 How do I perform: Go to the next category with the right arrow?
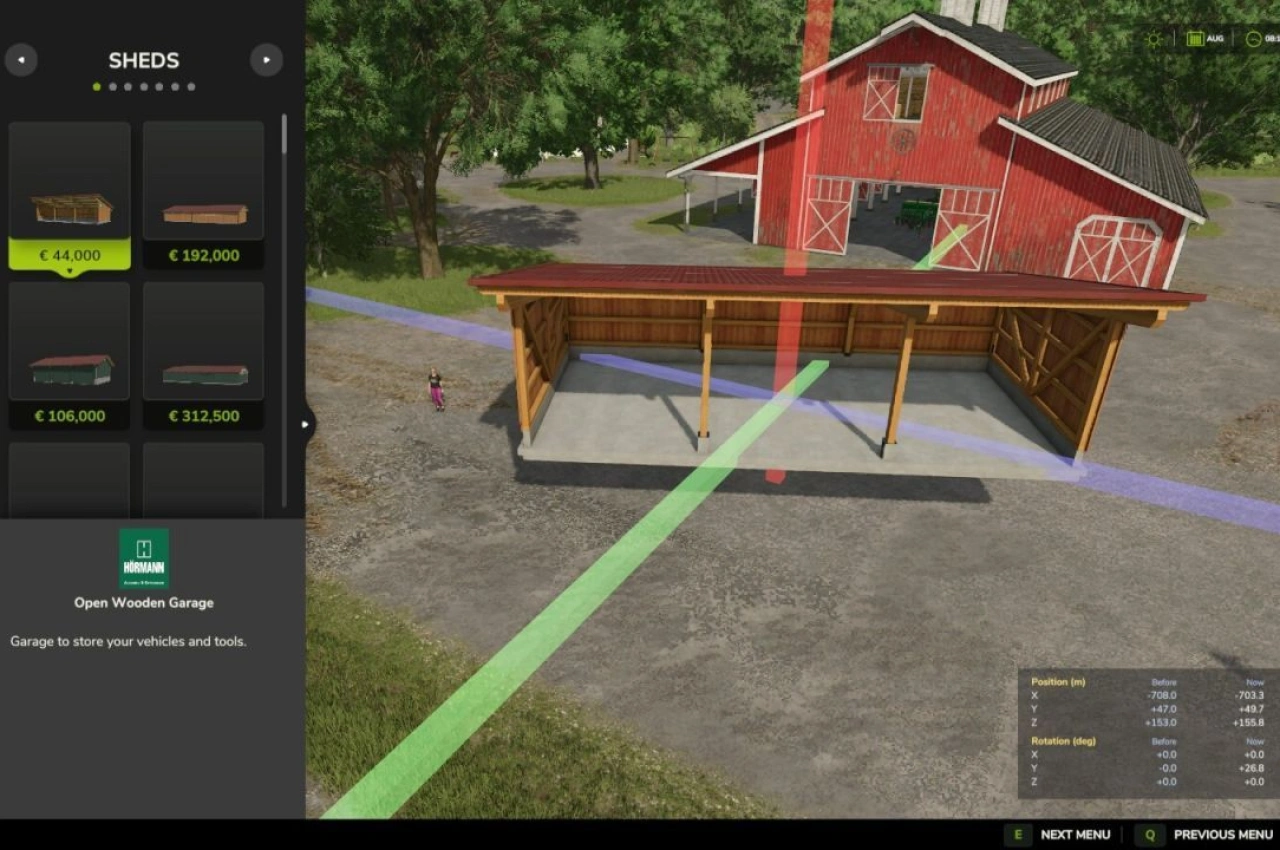click(x=266, y=60)
